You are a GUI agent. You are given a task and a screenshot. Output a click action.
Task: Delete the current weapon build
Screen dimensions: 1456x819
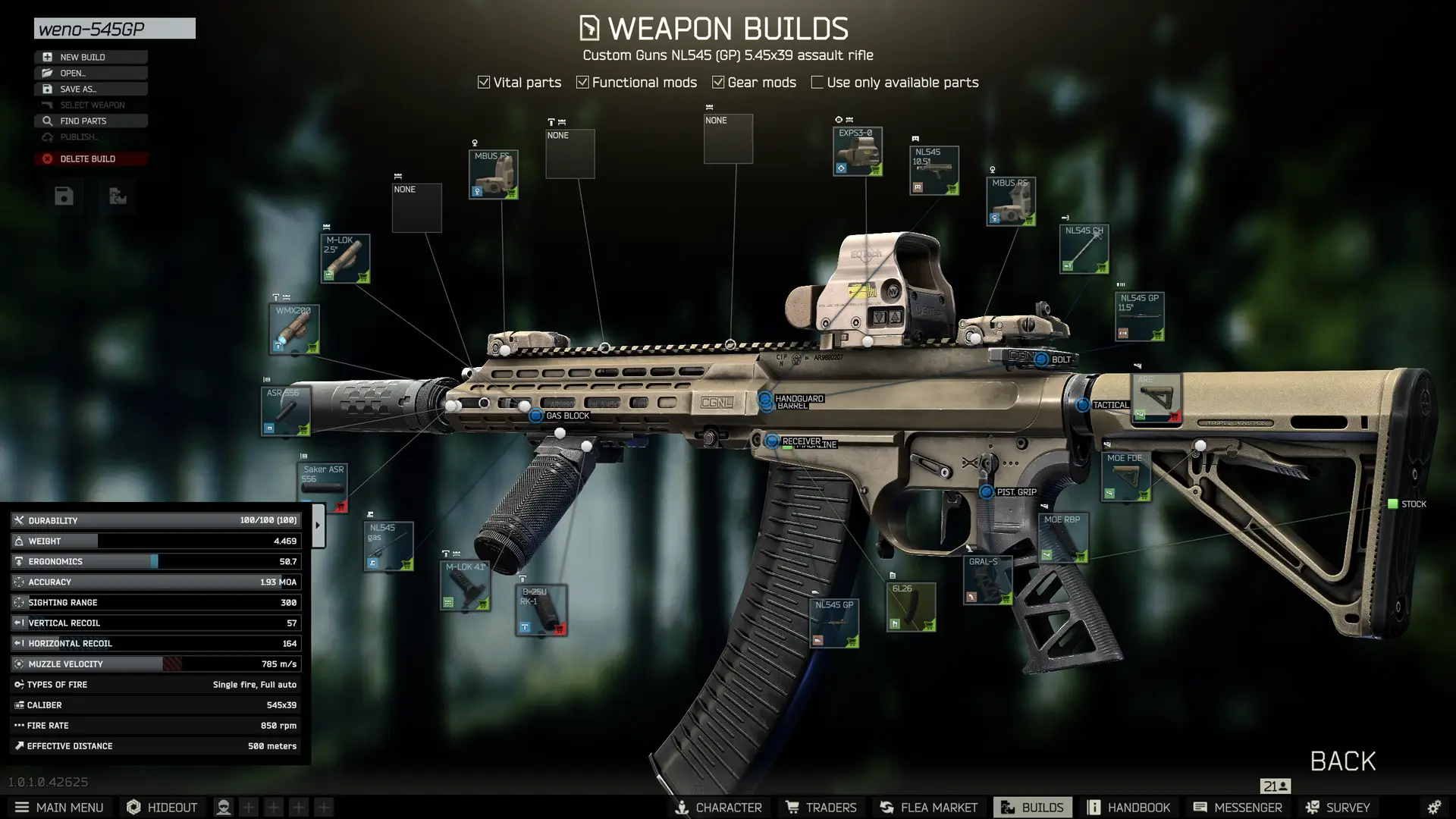click(x=90, y=158)
